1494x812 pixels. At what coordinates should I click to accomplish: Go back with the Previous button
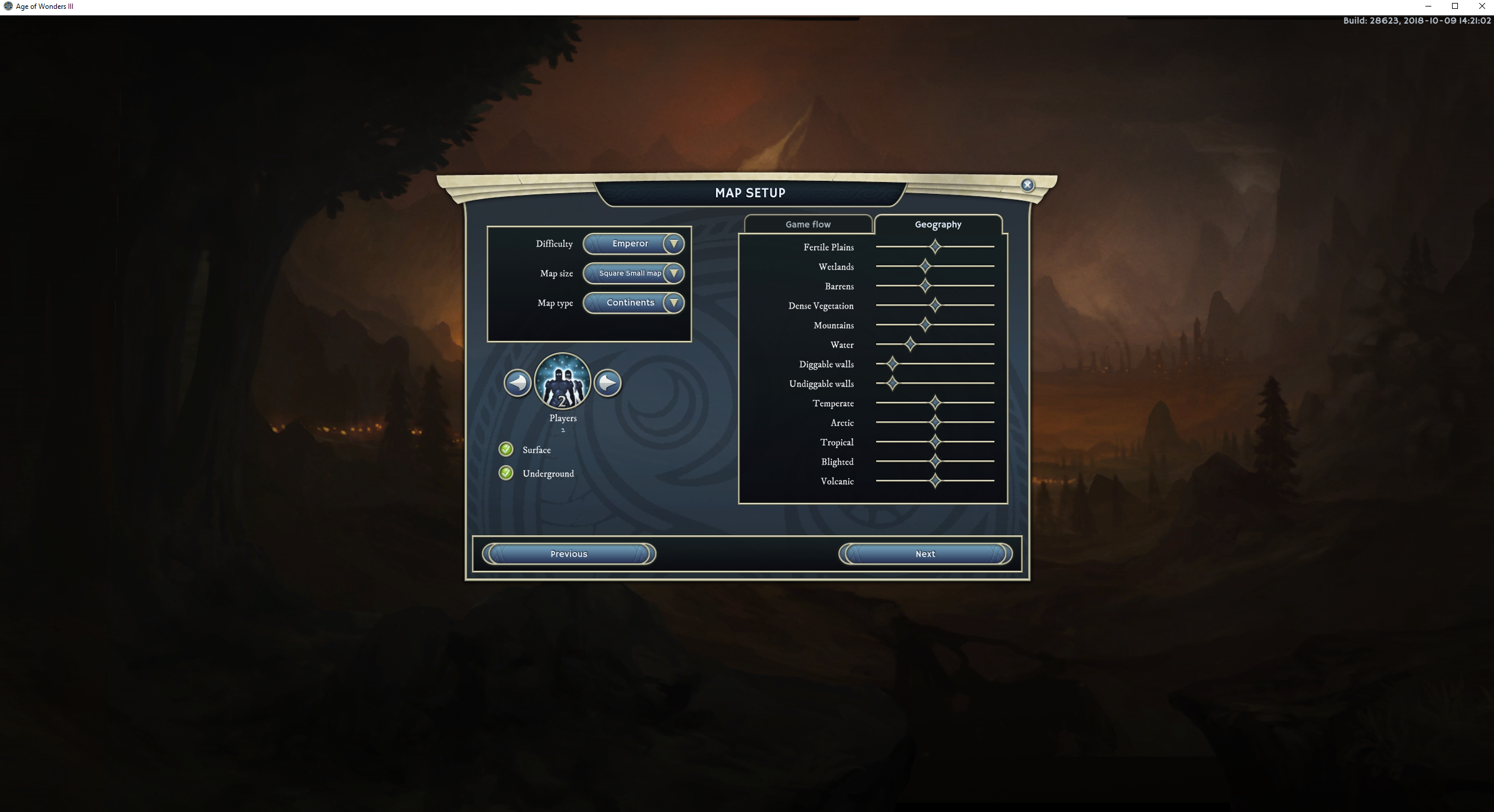pos(569,554)
